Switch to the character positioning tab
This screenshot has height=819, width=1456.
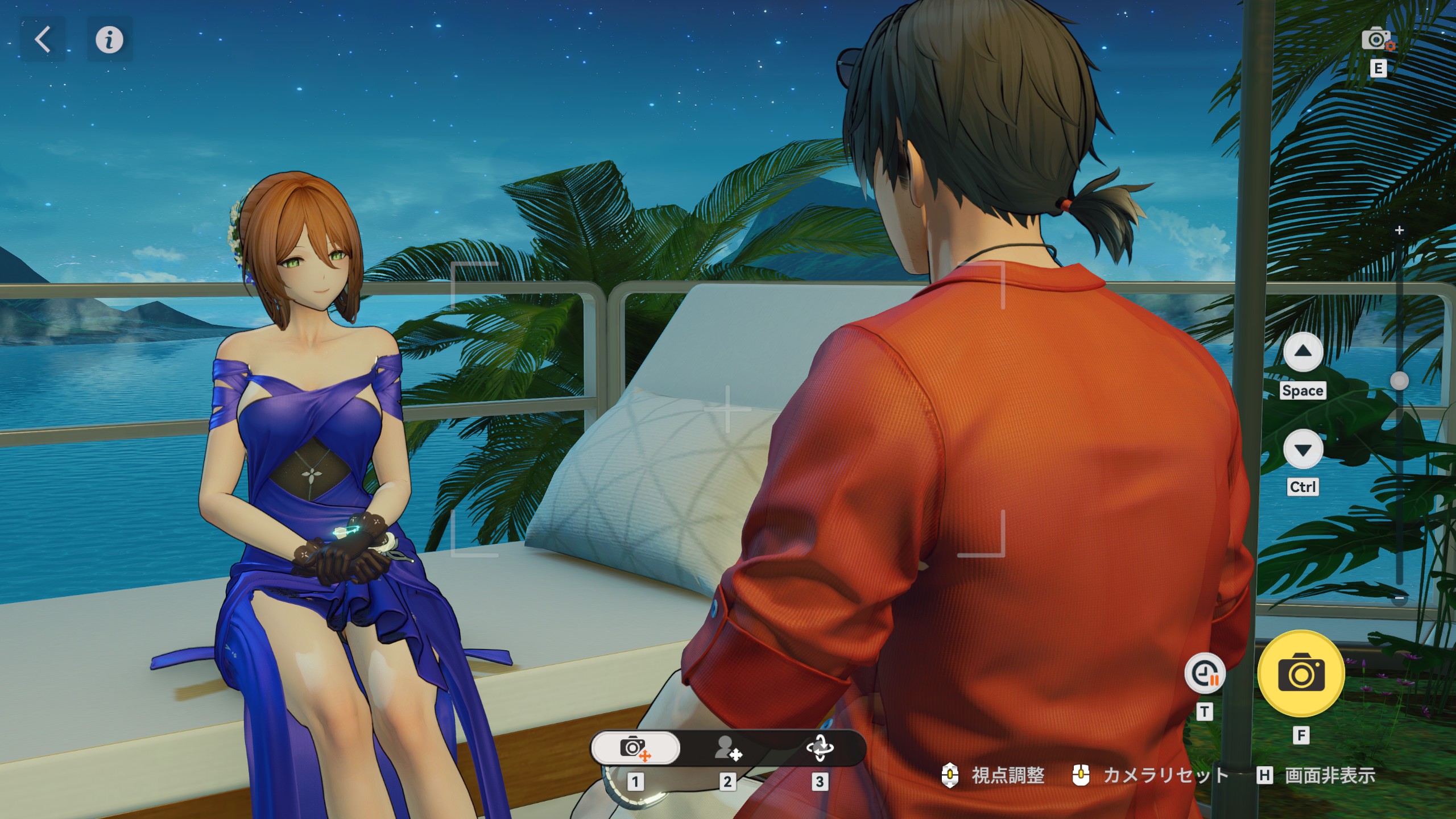tap(727, 748)
